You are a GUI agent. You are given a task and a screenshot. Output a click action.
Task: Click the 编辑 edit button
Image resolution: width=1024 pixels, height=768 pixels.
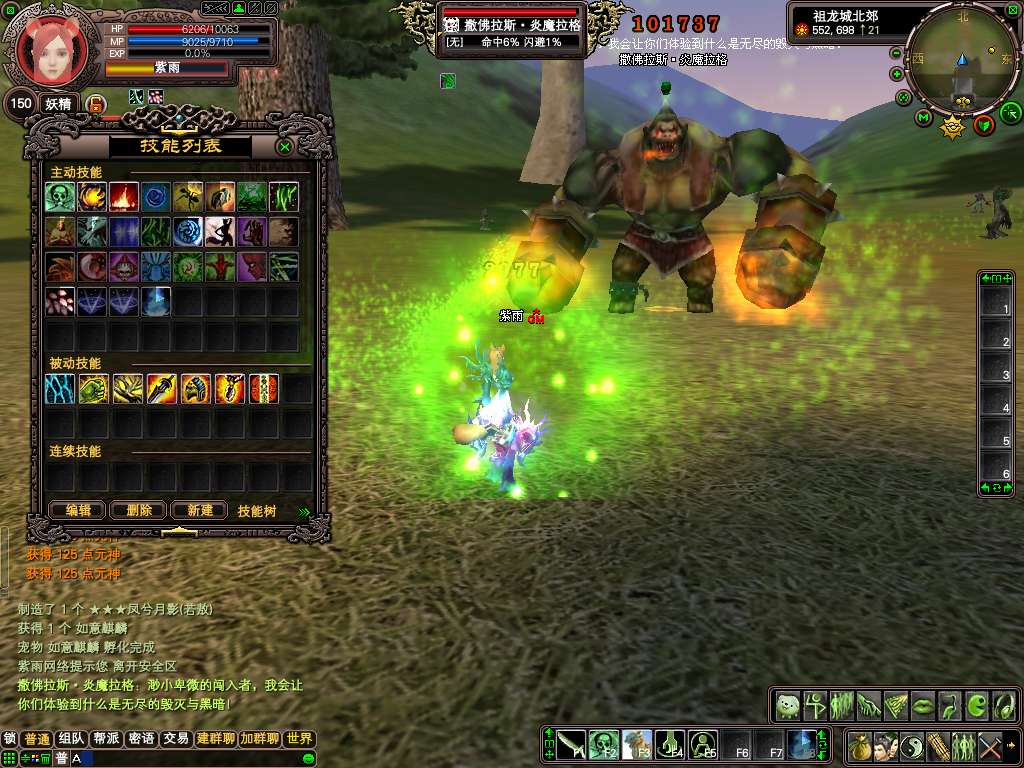[x=78, y=510]
